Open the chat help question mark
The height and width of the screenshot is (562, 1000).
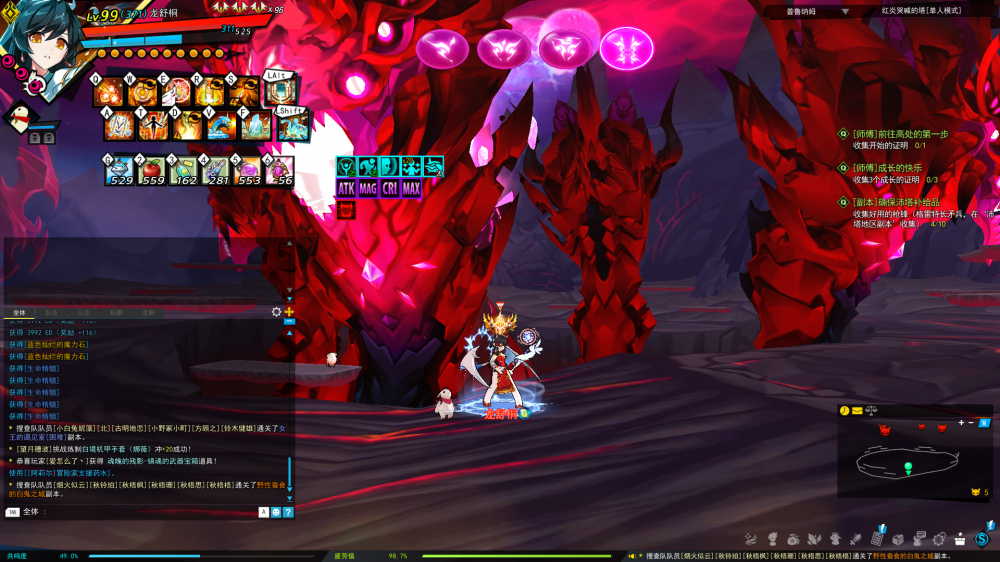288,512
